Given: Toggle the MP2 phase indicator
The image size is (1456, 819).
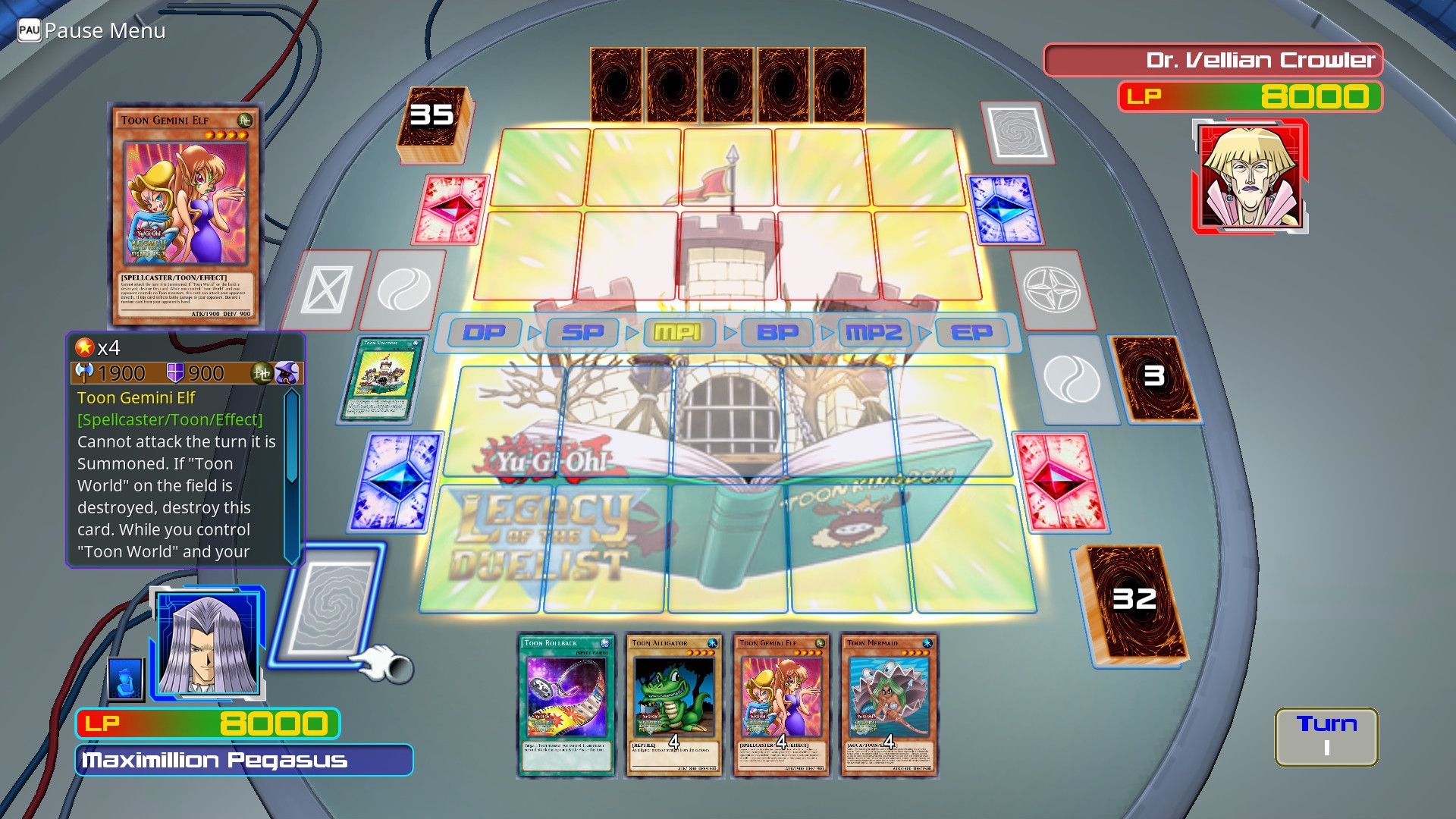Looking at the screenshot, I should pos(874,332).
